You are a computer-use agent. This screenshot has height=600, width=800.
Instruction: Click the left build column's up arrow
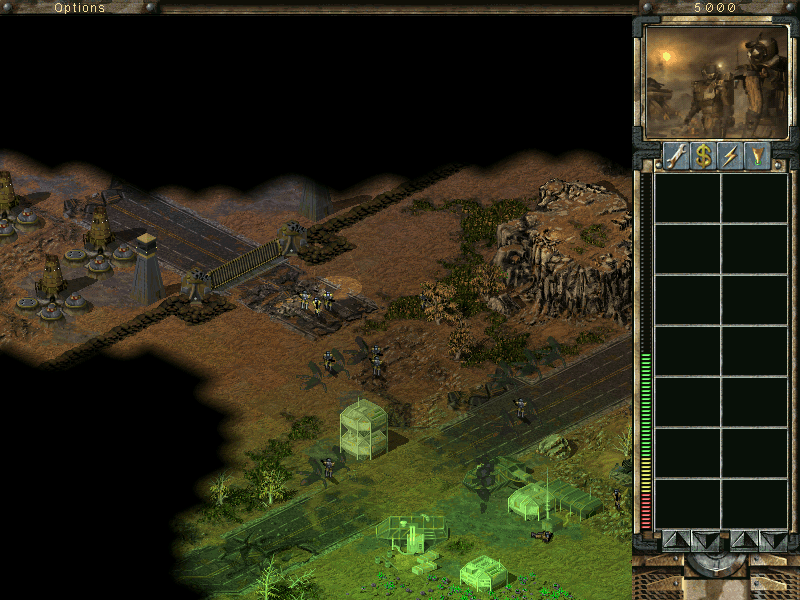[676, 540]
